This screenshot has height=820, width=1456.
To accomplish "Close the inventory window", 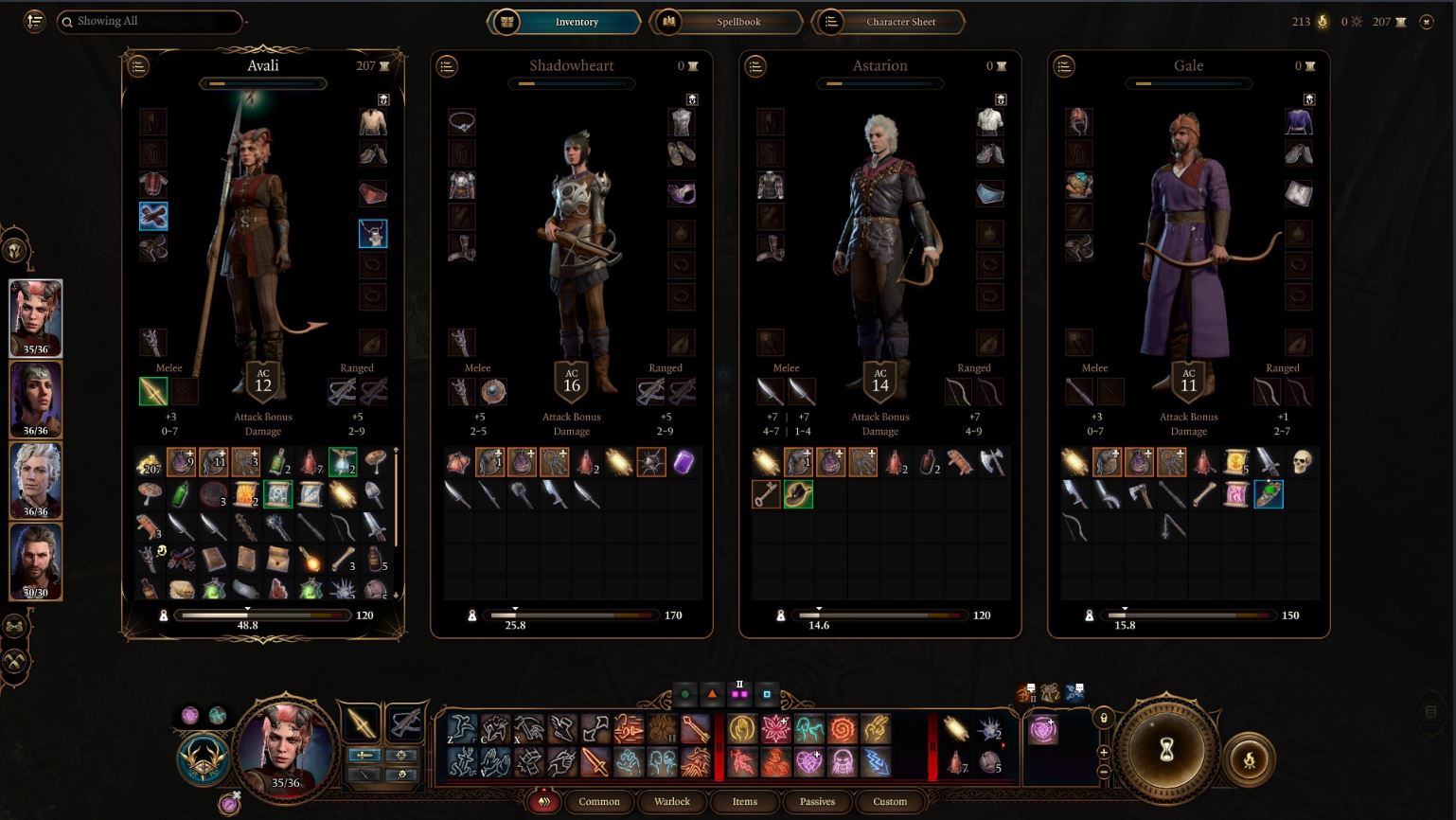I will click(x=1427, y=22).
